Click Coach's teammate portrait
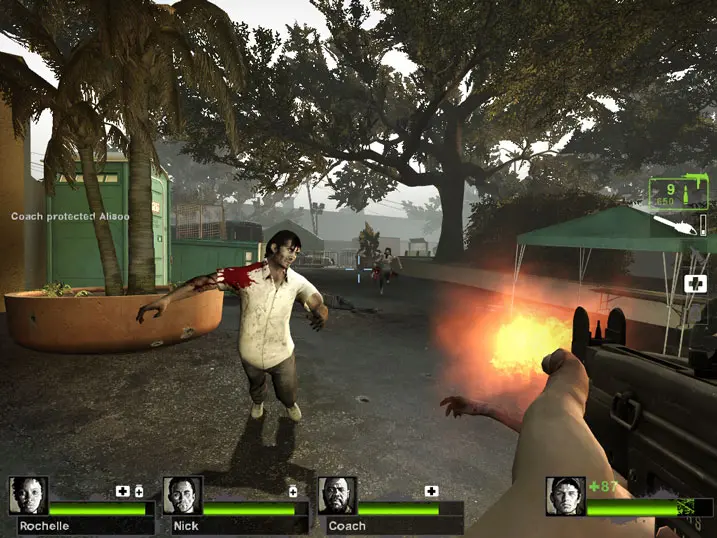 click(337, 496)
